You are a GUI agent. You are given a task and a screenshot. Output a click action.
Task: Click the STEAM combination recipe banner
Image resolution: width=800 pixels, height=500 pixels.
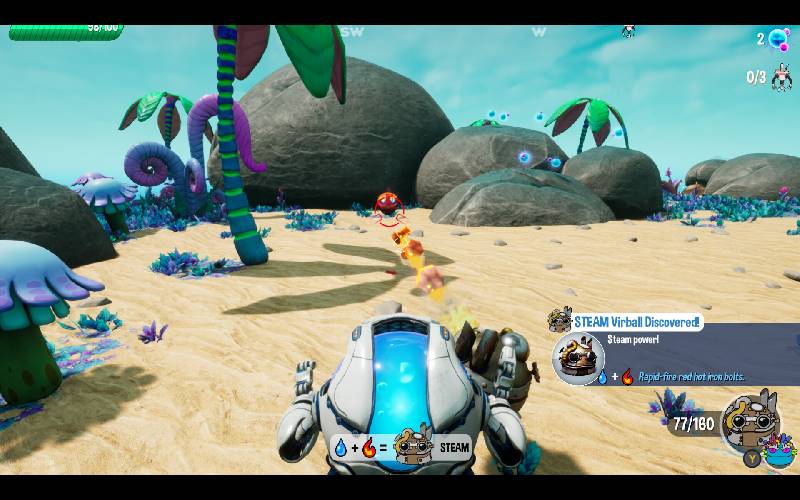(401, 447)
